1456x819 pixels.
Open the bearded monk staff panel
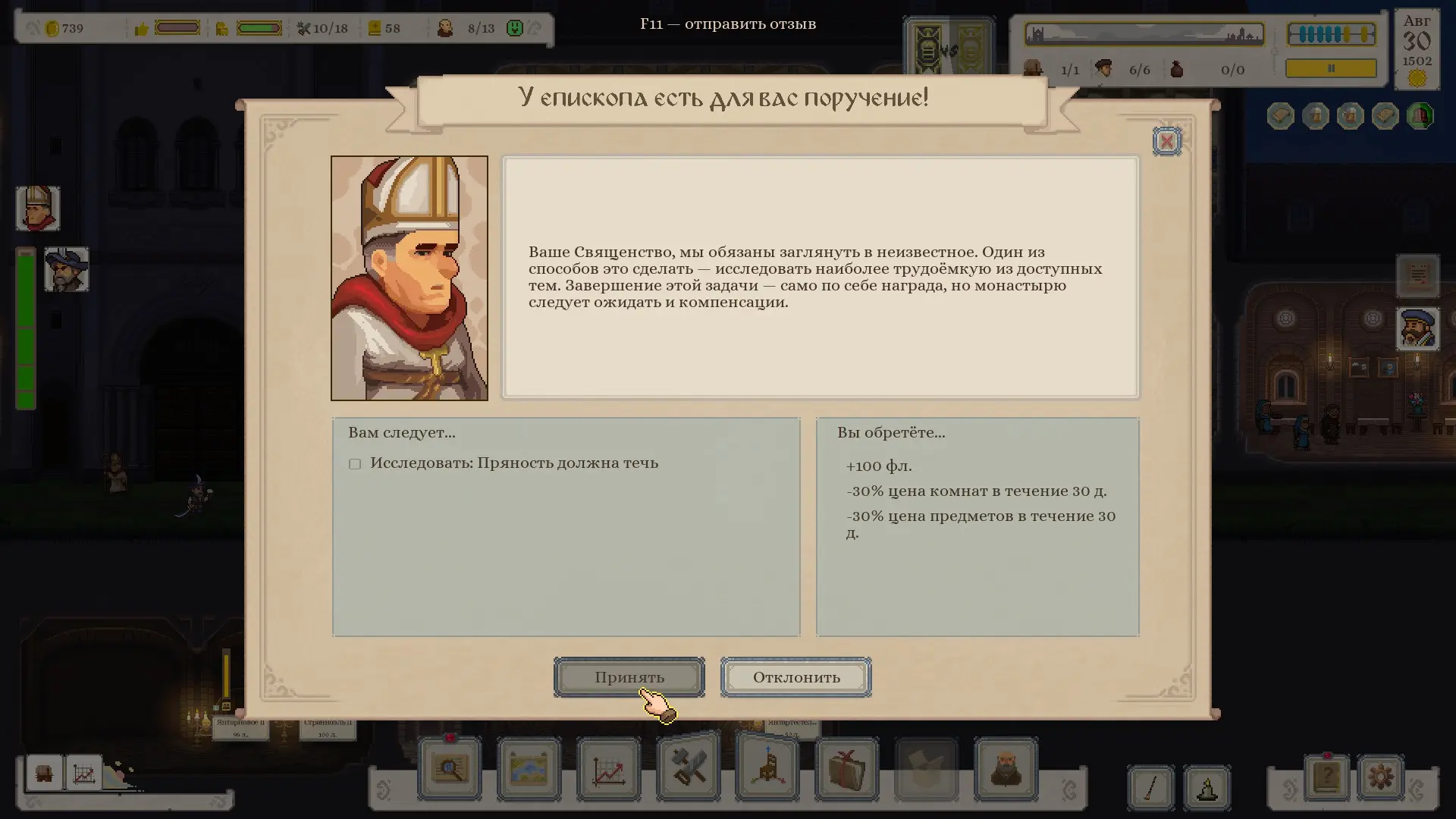point(1006,769)
